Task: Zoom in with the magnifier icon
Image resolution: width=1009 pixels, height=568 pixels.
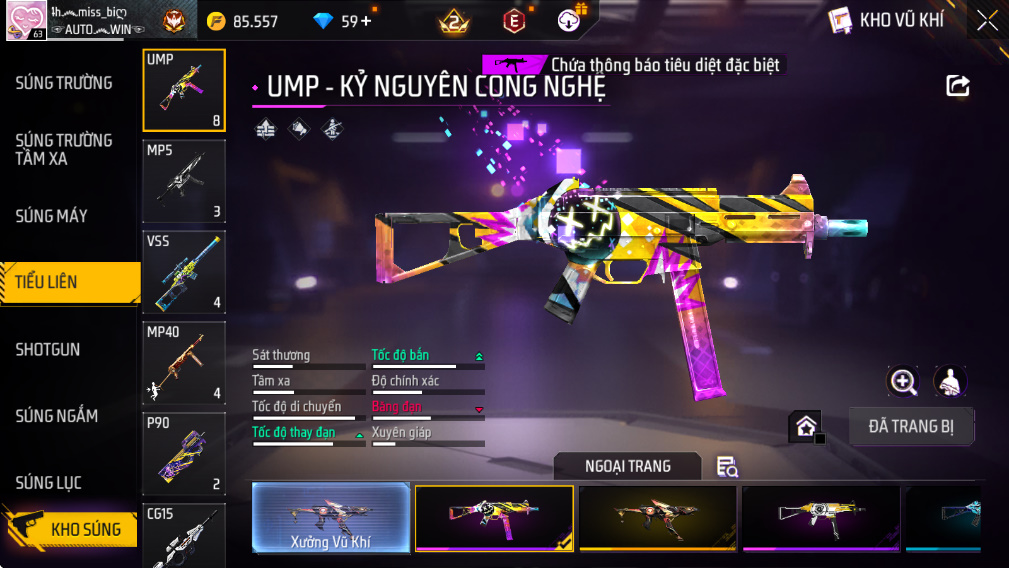Action: click(903, 381)
